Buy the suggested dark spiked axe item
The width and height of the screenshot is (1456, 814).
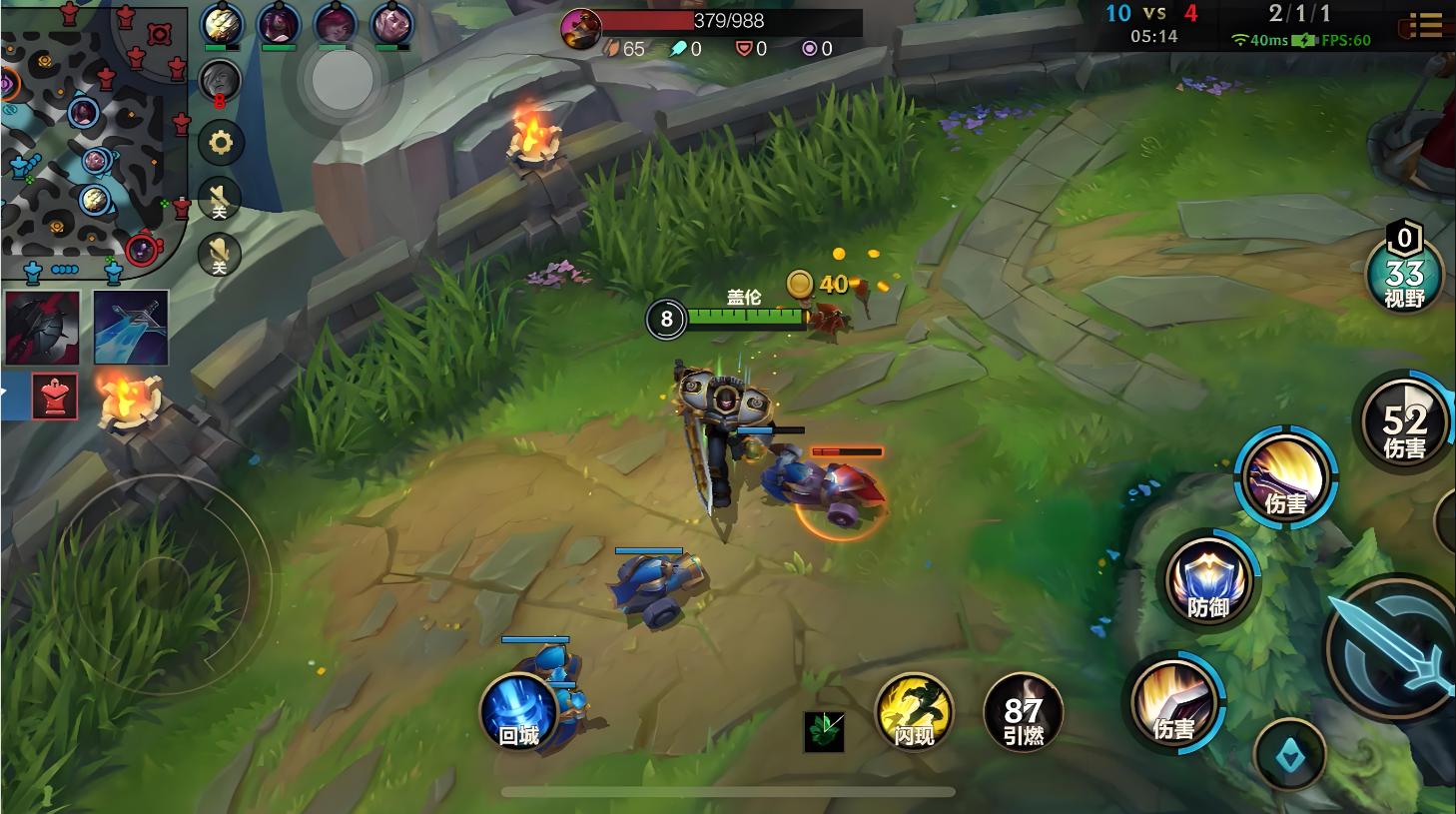point(43,328)
